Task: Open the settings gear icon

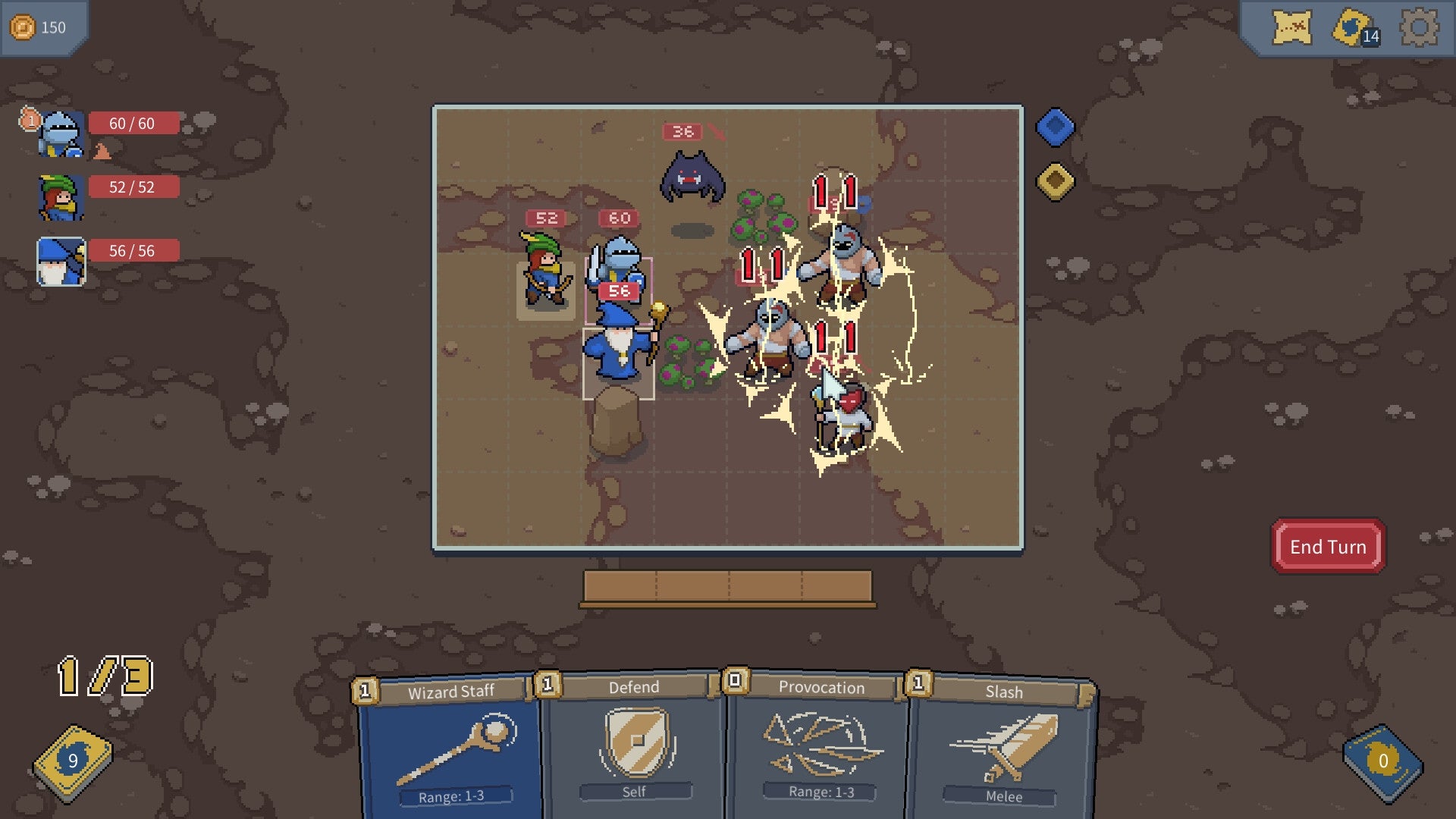Action: [1420, 25]
